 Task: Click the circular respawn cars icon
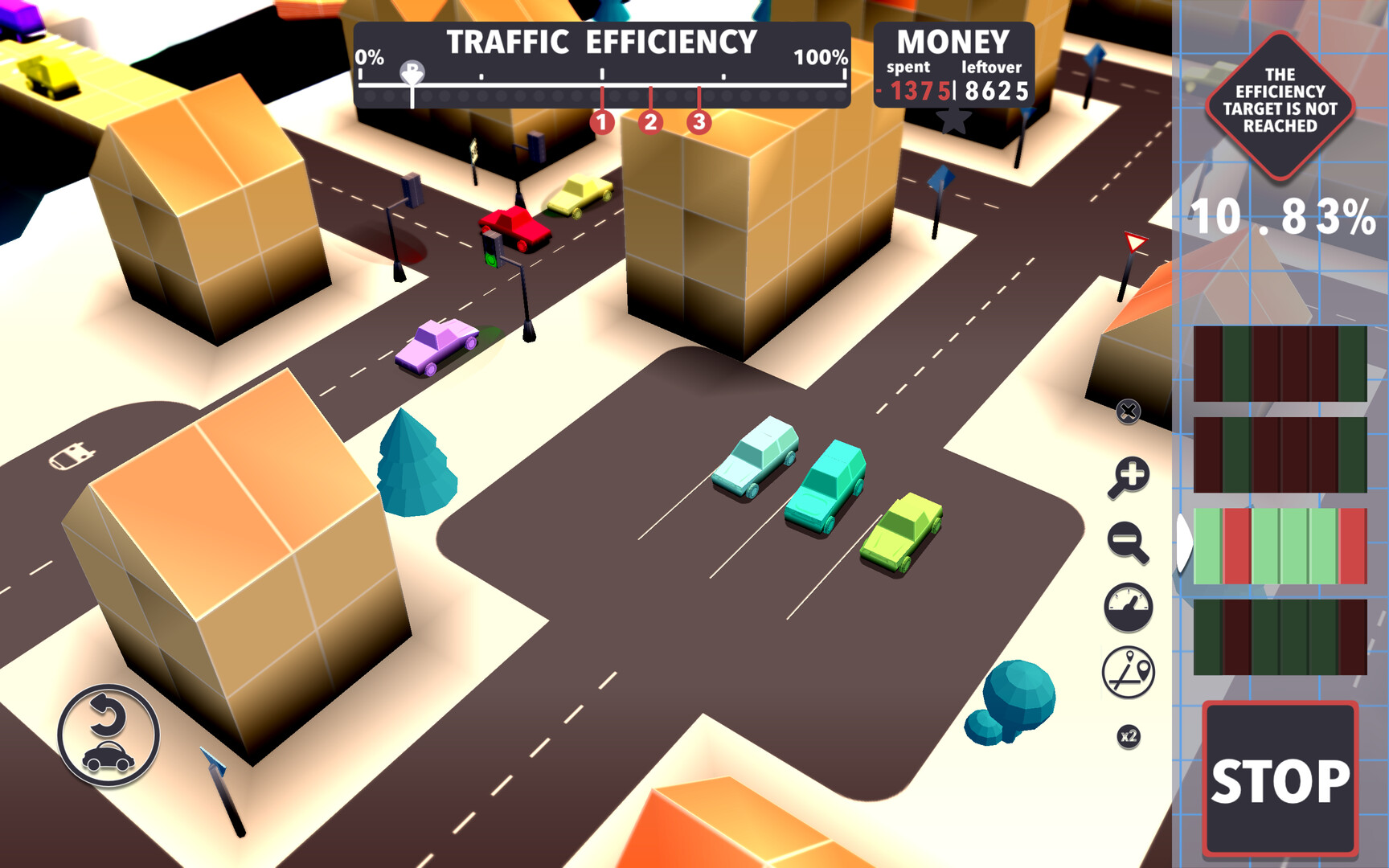[108, 733]
